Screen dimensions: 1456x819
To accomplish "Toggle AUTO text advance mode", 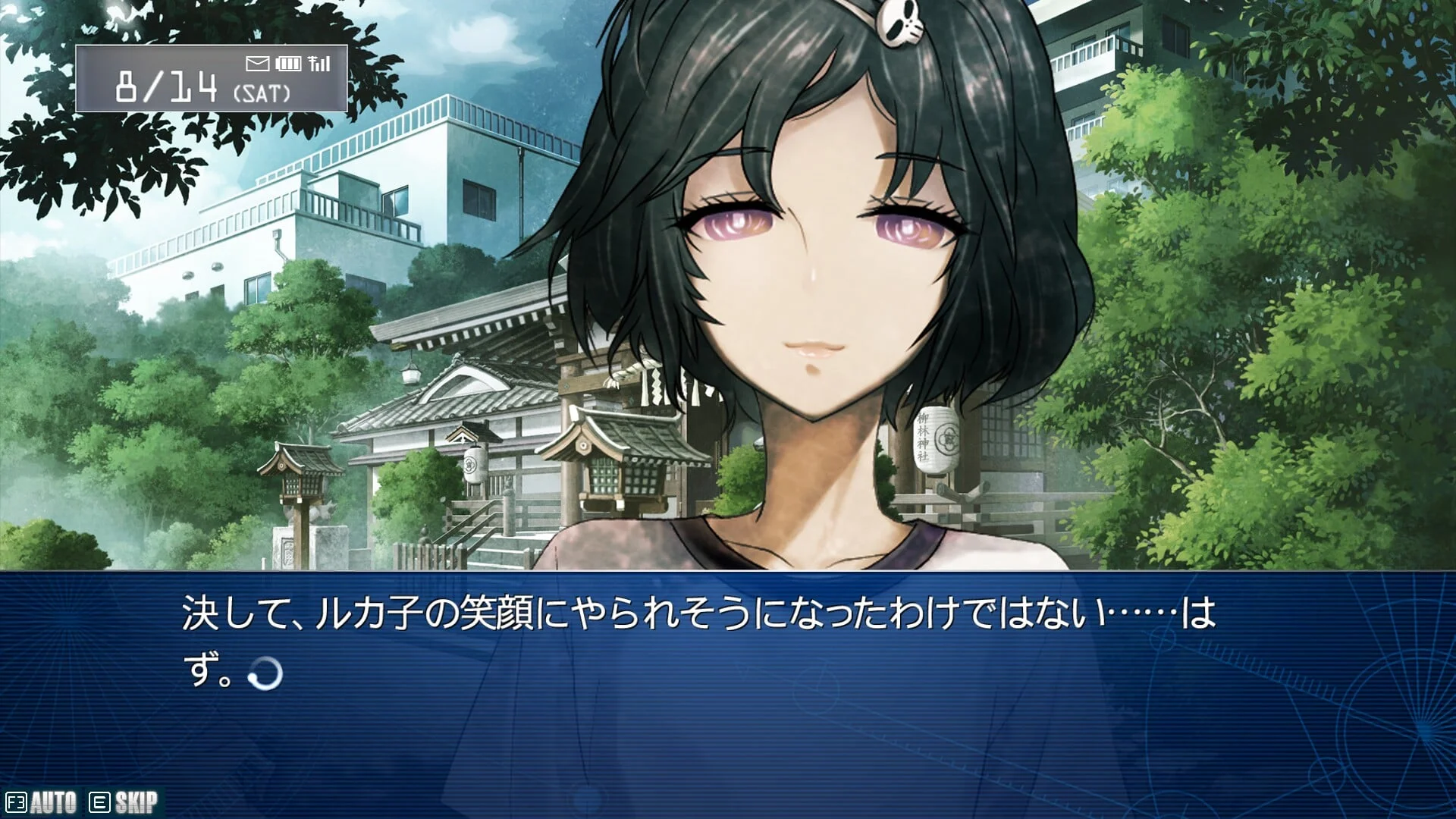I will tap(42, 802).
